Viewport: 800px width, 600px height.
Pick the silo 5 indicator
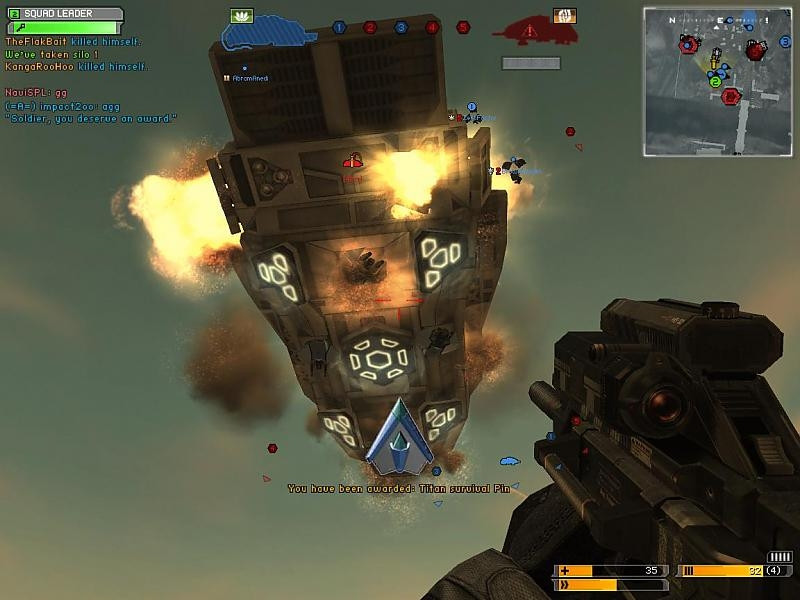pyautogui.click(x=463, y=27)
